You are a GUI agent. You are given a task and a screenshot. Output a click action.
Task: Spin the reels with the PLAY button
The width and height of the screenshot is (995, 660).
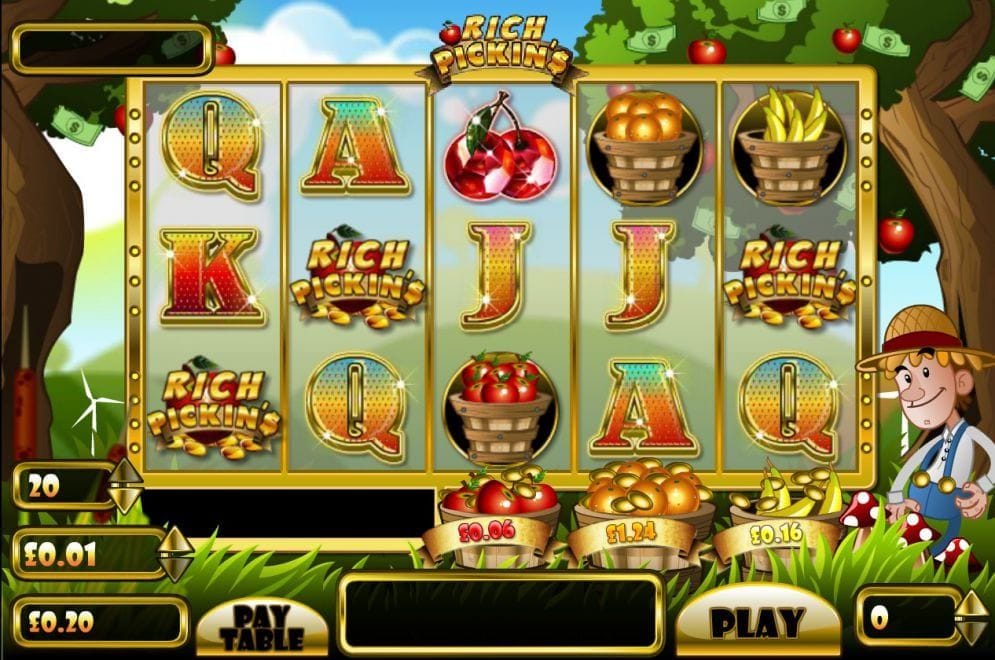click(758, 621)
